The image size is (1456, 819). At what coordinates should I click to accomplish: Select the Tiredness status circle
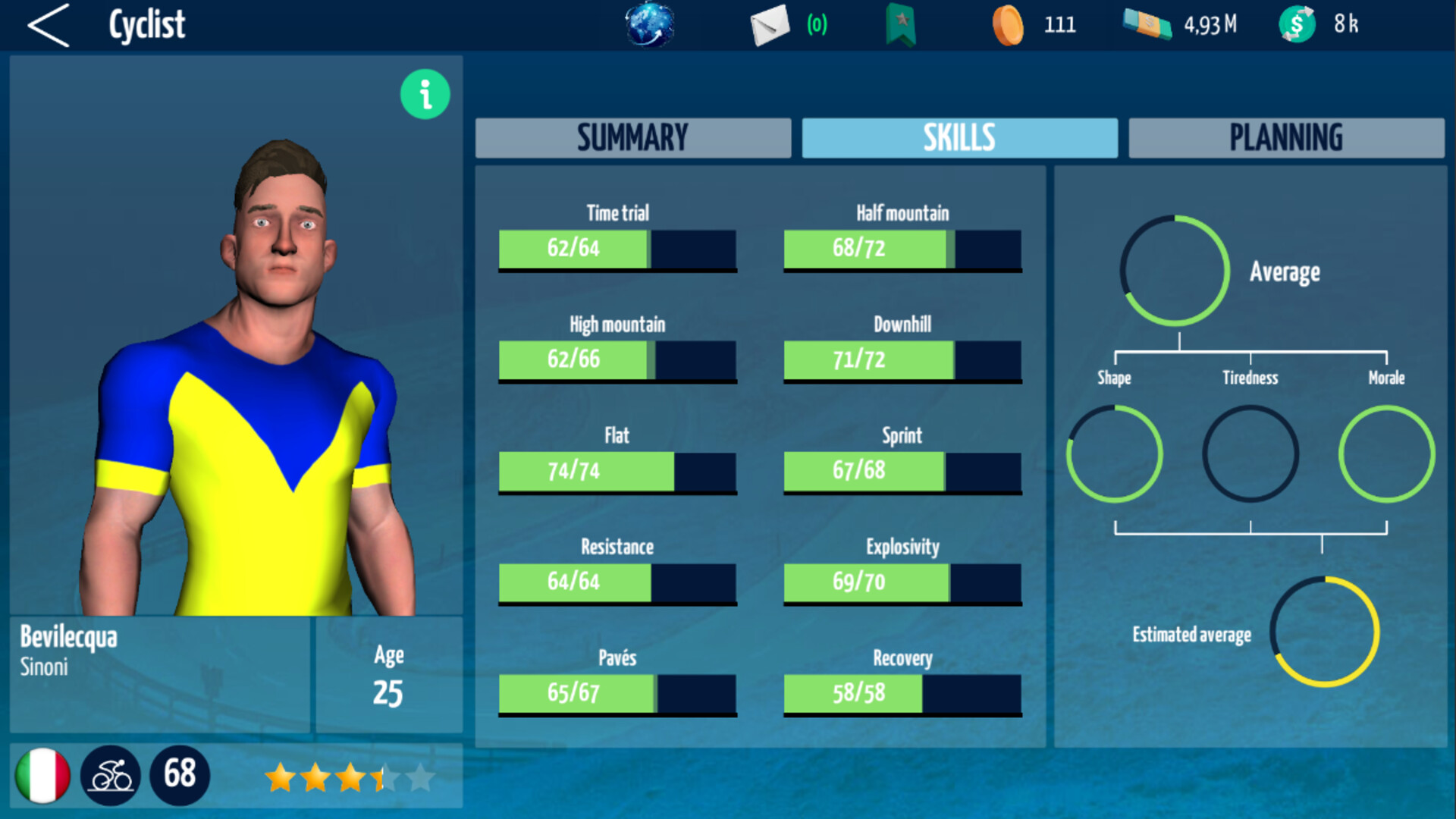pyautogui.click(x=1250, y=455)
